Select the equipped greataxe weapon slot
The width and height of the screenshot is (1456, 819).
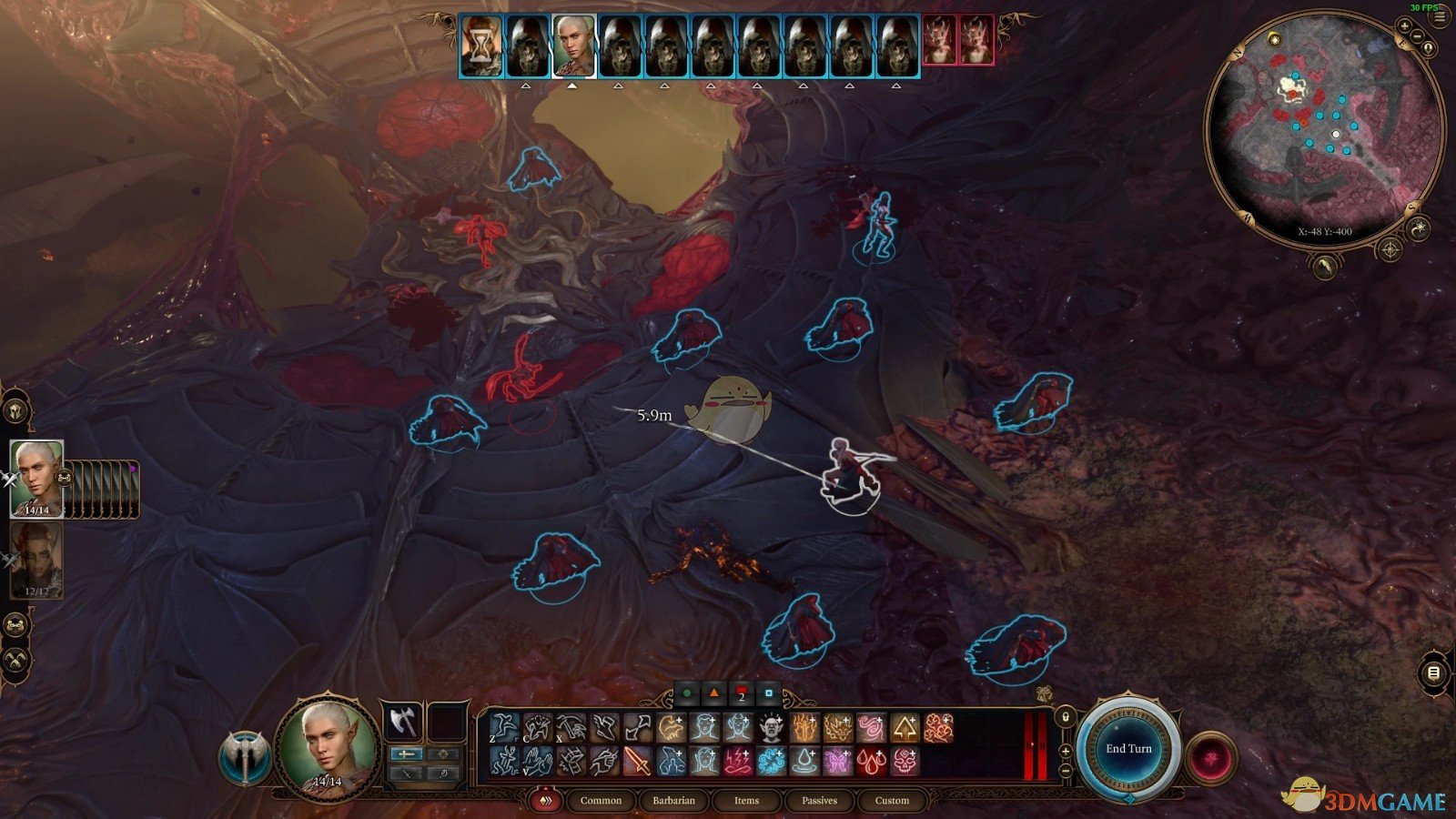tap(401, 723)
